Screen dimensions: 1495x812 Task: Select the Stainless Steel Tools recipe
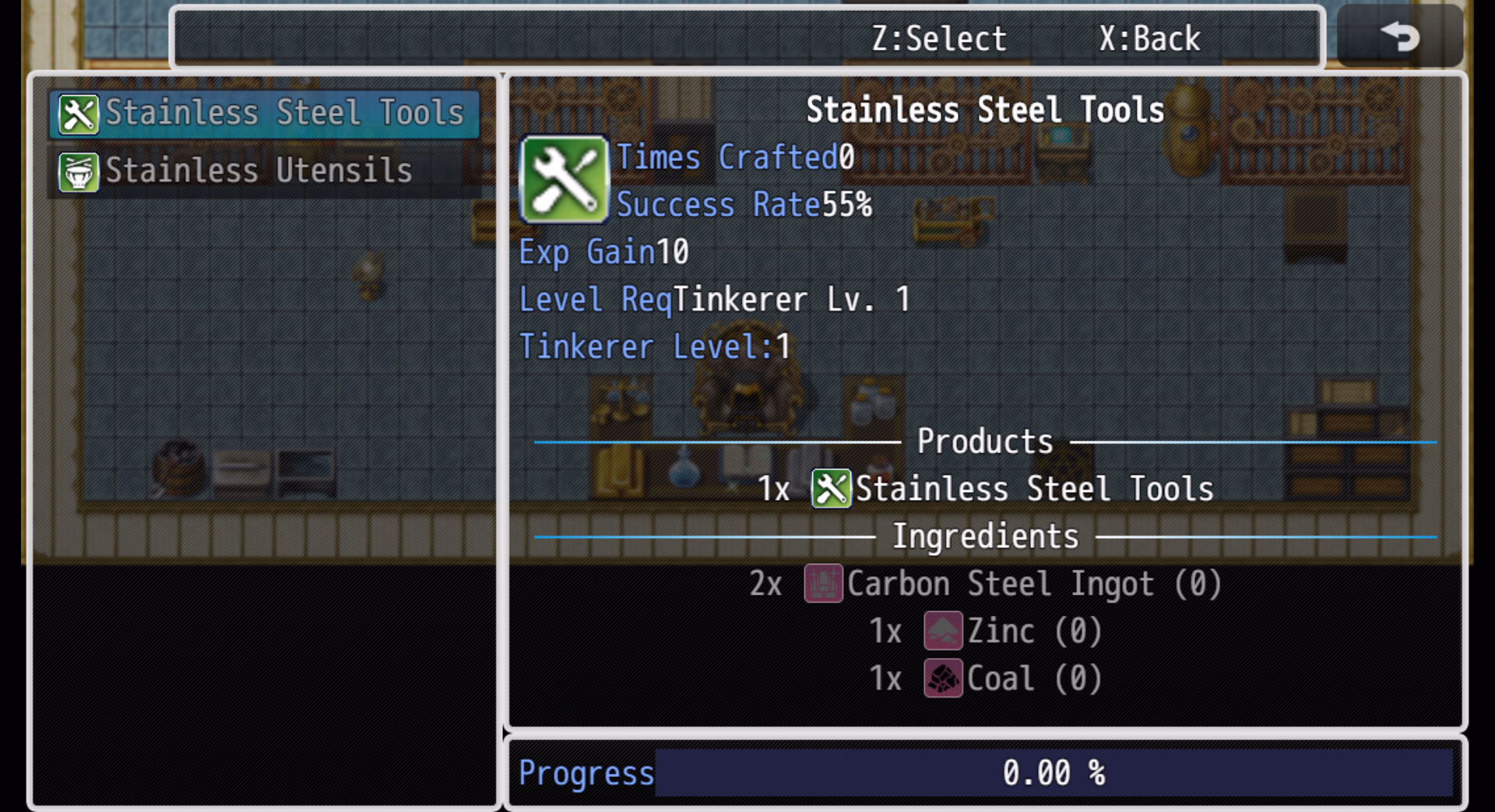tap(263, 114)
